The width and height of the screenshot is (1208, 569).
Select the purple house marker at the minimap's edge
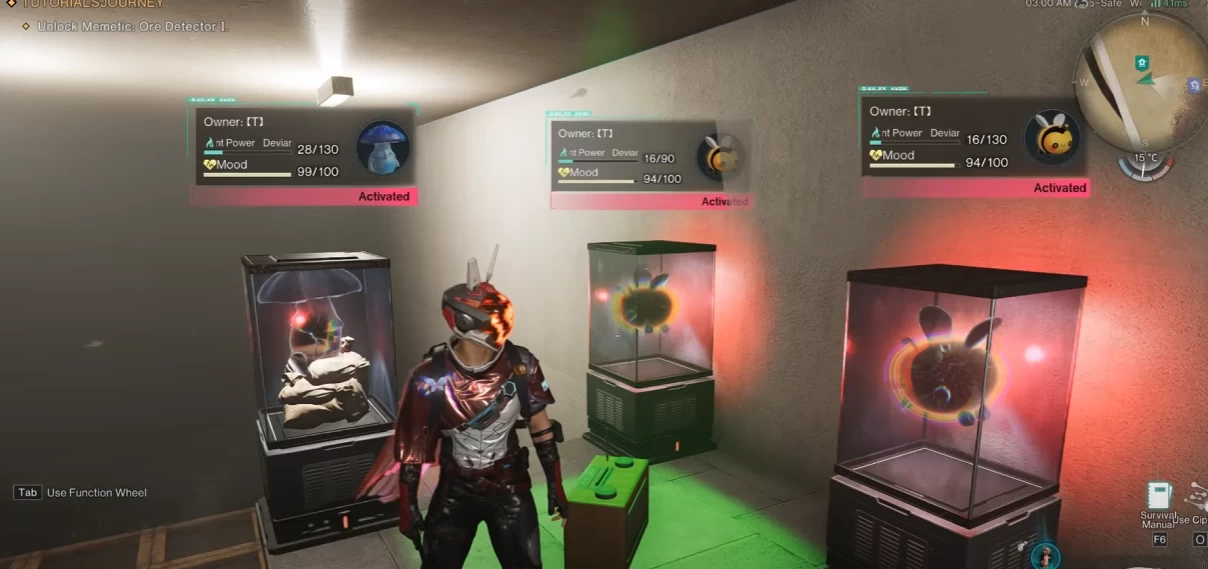tap(1193, 86)
